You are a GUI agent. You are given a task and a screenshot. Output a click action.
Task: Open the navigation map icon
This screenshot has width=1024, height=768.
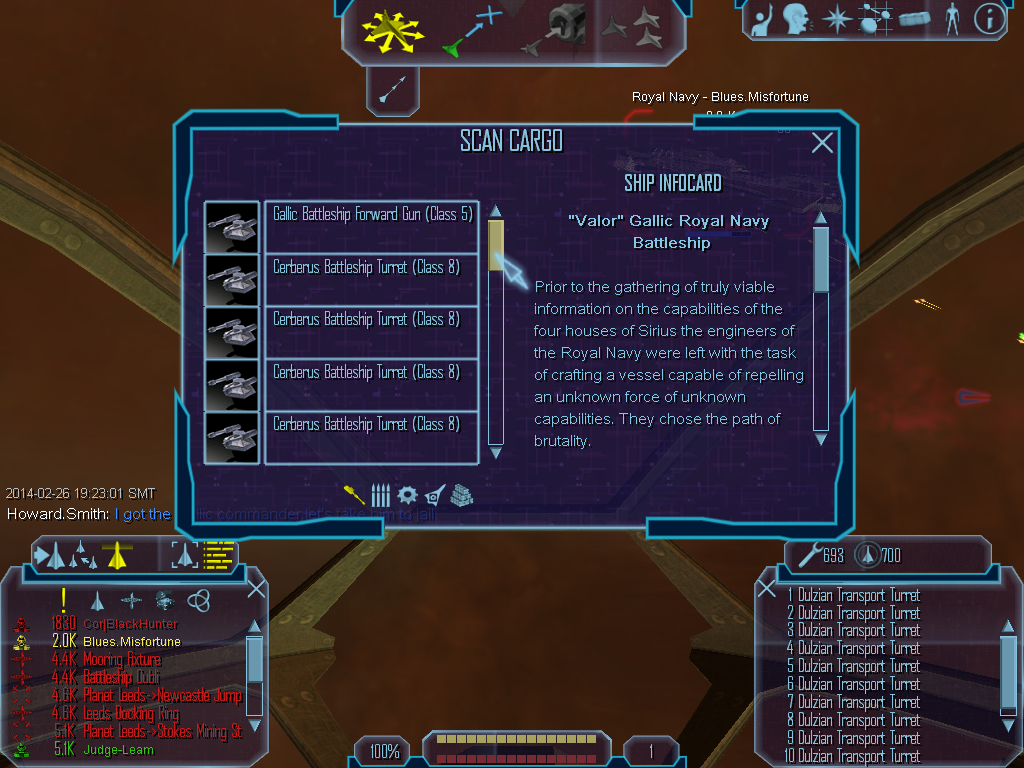click(873, 18)
